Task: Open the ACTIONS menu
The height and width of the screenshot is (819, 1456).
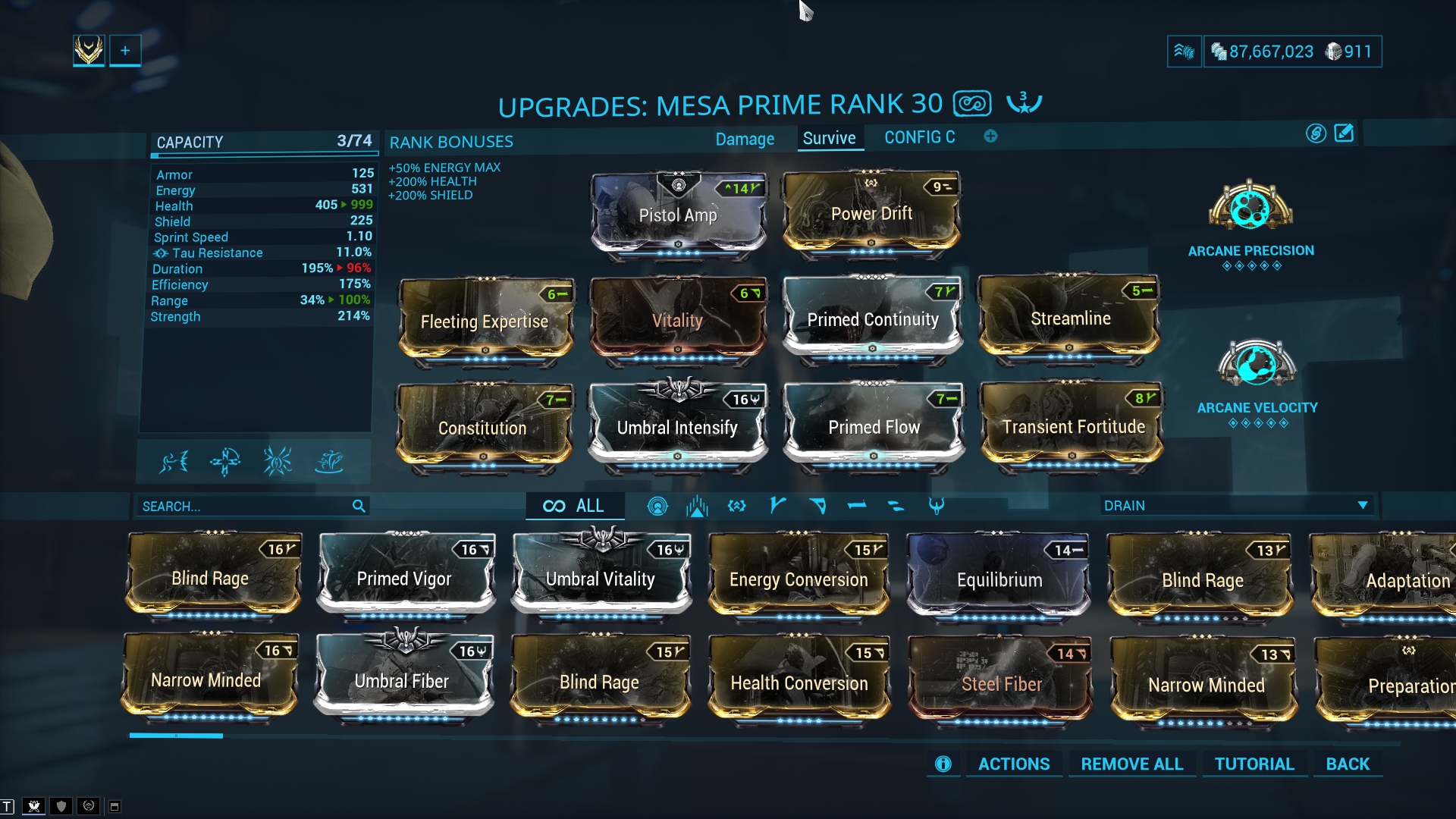Action: pyautogui.click(x=1013, y=764)
